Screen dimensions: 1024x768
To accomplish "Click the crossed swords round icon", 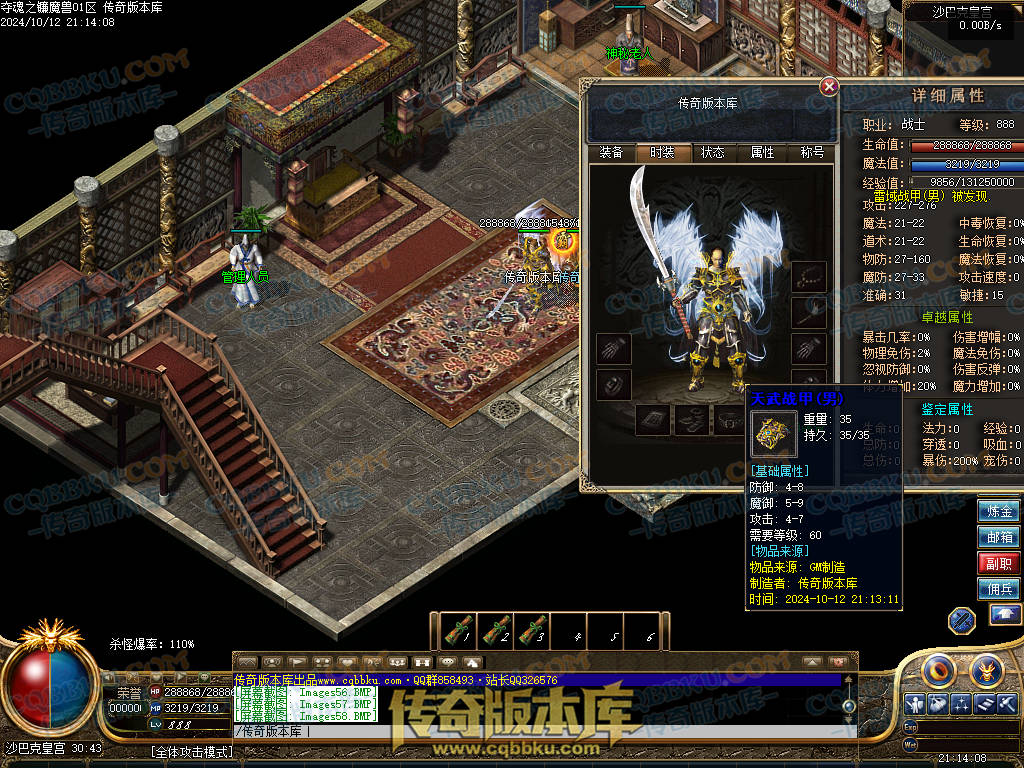I will pyautogui.click(x=962, y=620).
